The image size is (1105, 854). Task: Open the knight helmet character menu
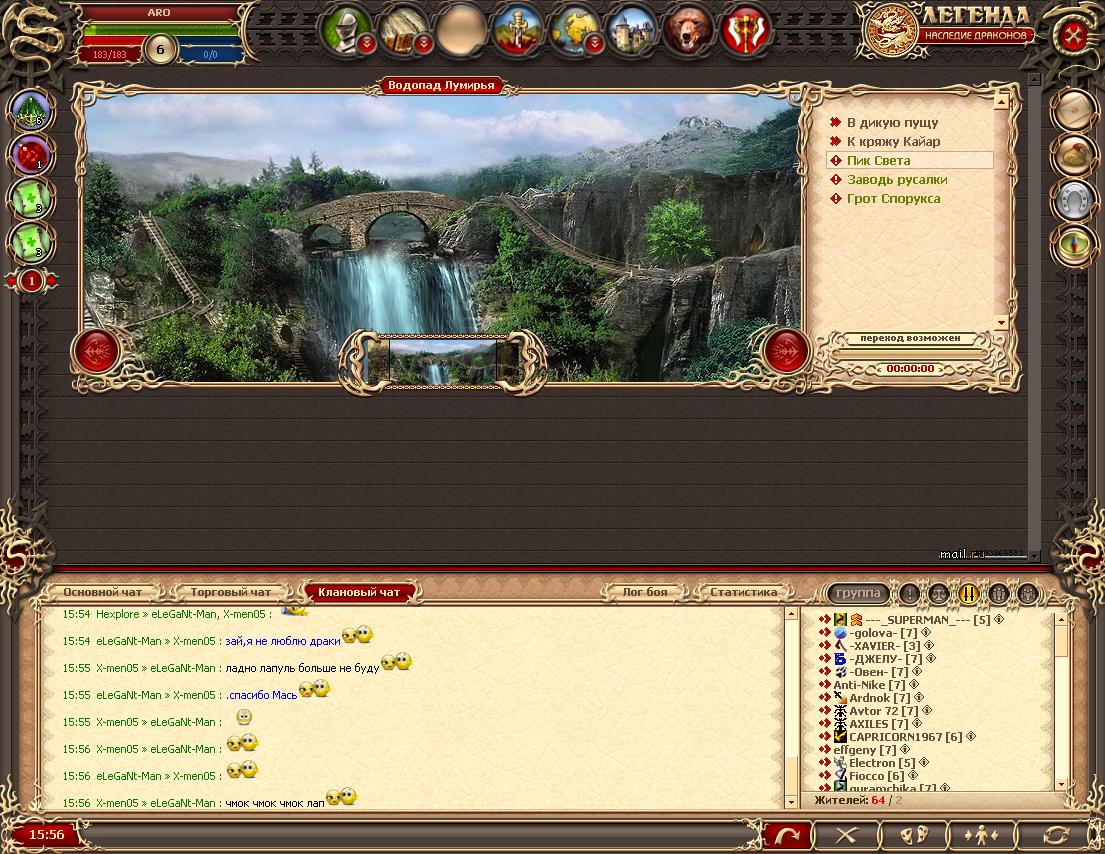tap(346, 29)
